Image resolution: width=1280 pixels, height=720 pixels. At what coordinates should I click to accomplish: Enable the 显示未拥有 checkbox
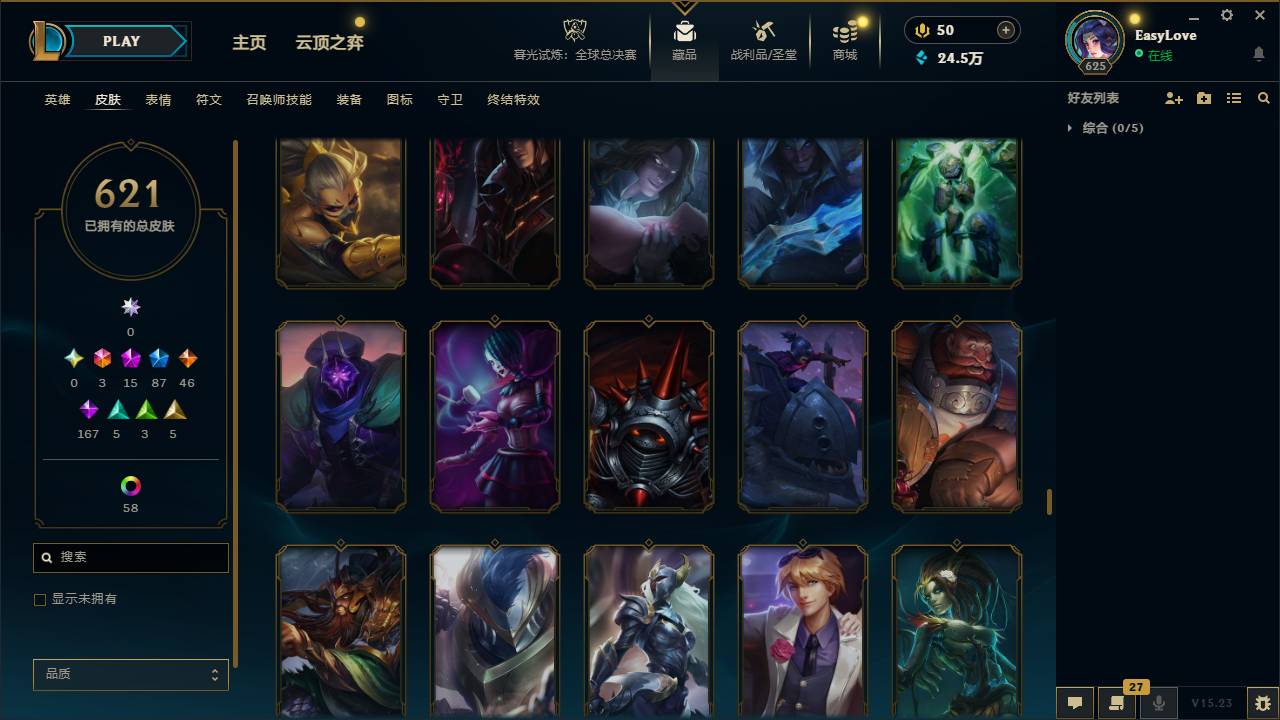click(40, 599)
